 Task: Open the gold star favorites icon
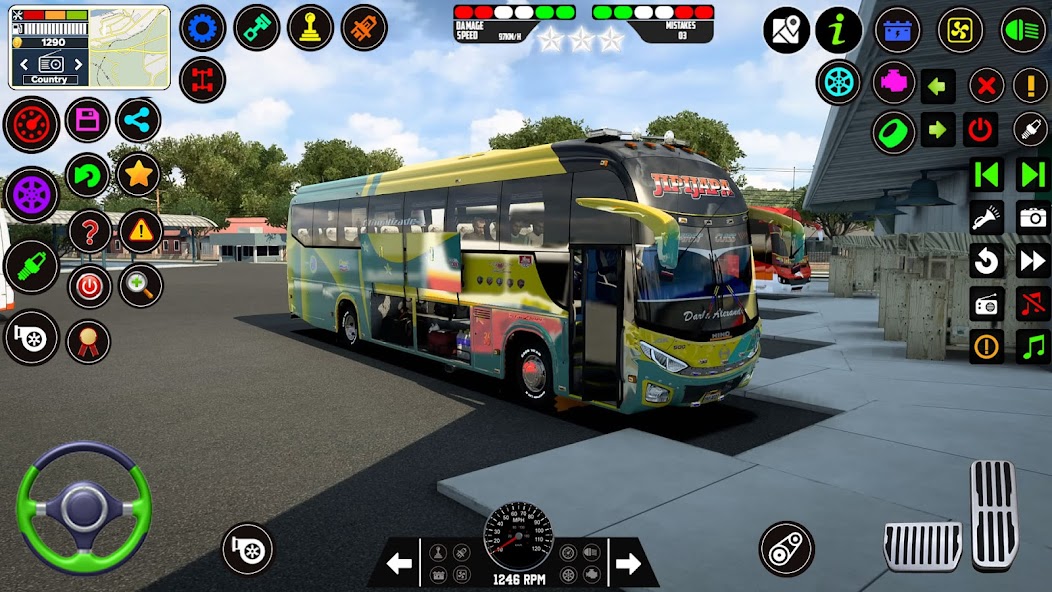[x=138, y=175]
